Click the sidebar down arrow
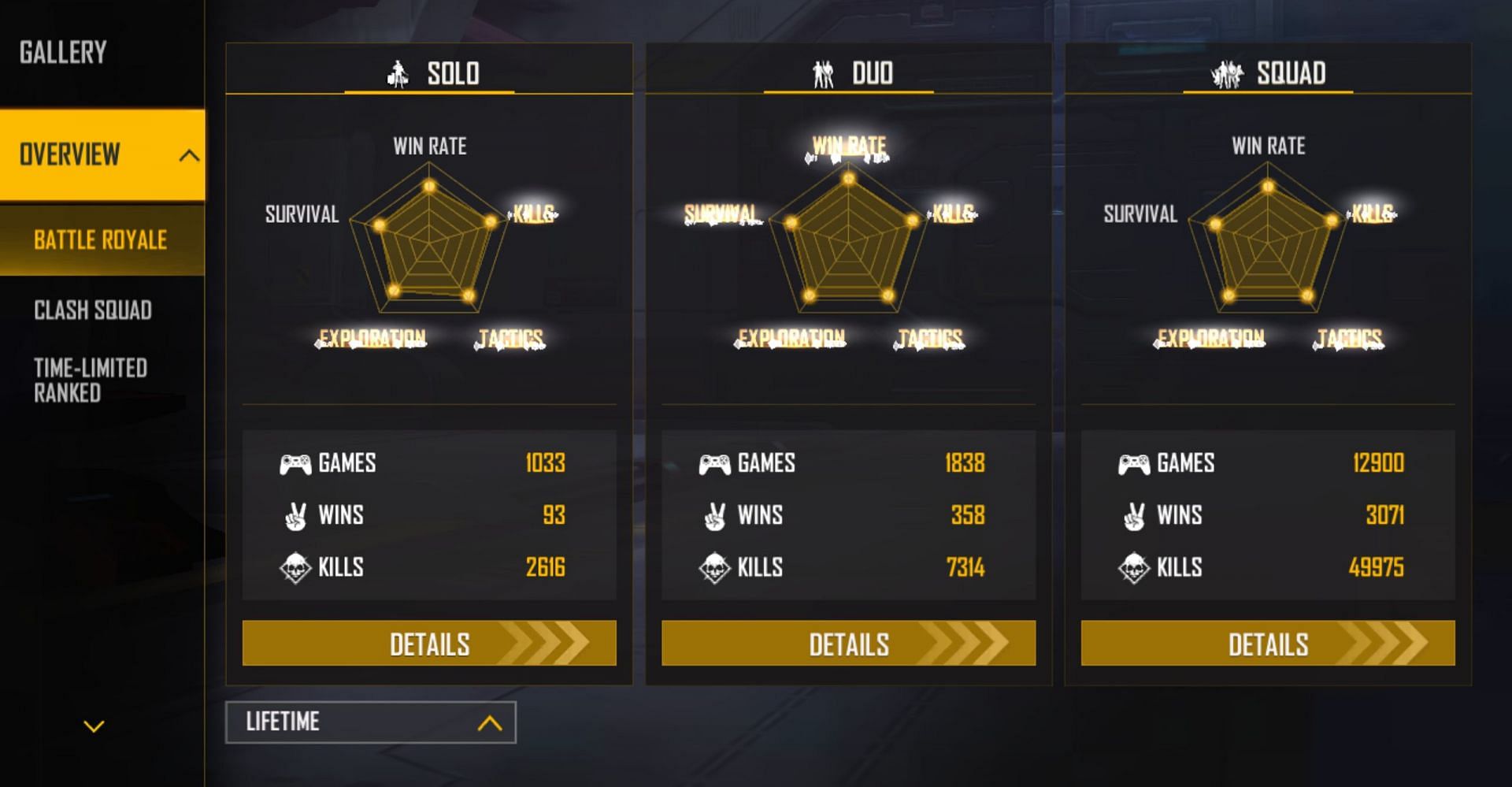This screenshot has height=787, width=1512. [x=94, y=726]
